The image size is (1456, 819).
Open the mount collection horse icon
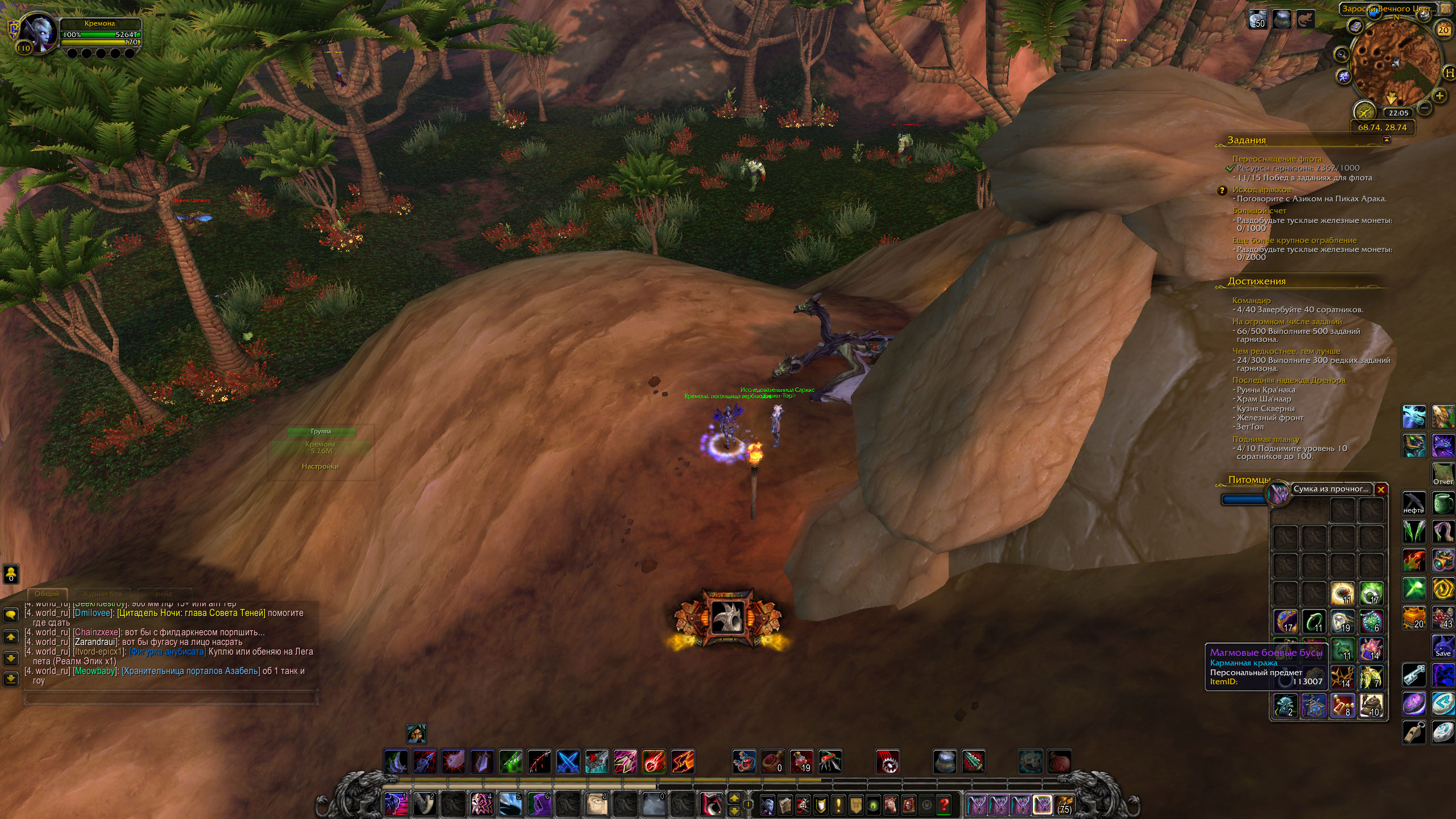pyautogui.click(x=891, y=805)
